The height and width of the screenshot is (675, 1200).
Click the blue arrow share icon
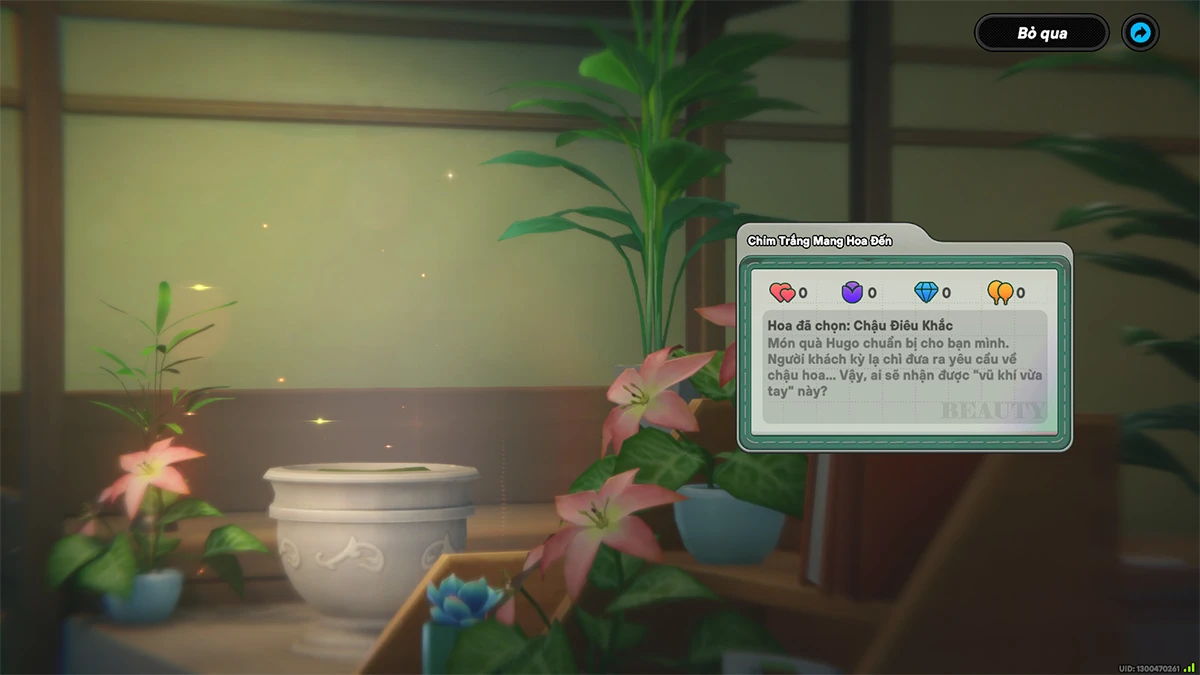click(1140, 33)
